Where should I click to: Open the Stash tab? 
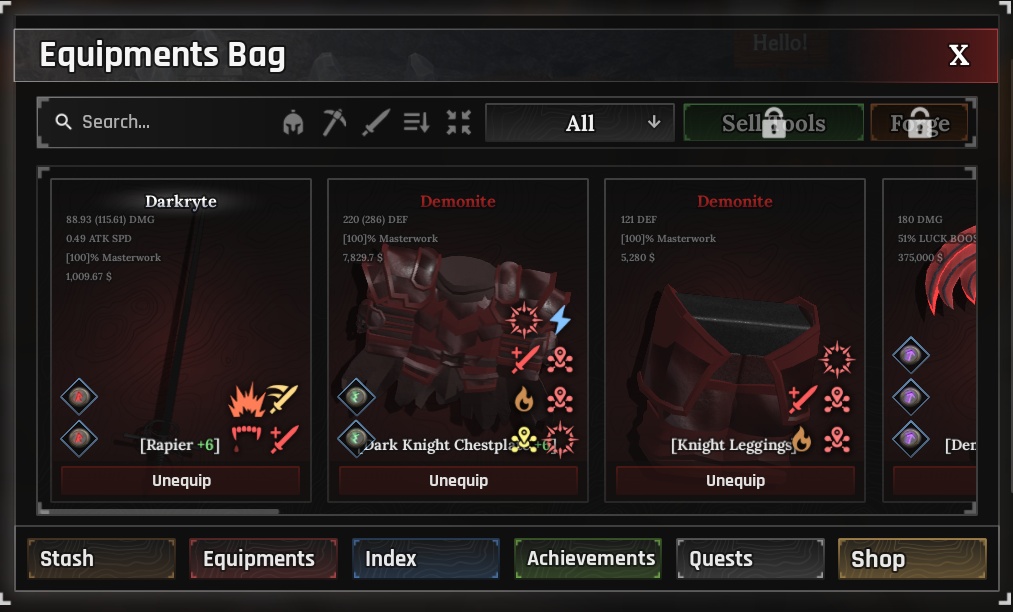[x=101, y=559]
